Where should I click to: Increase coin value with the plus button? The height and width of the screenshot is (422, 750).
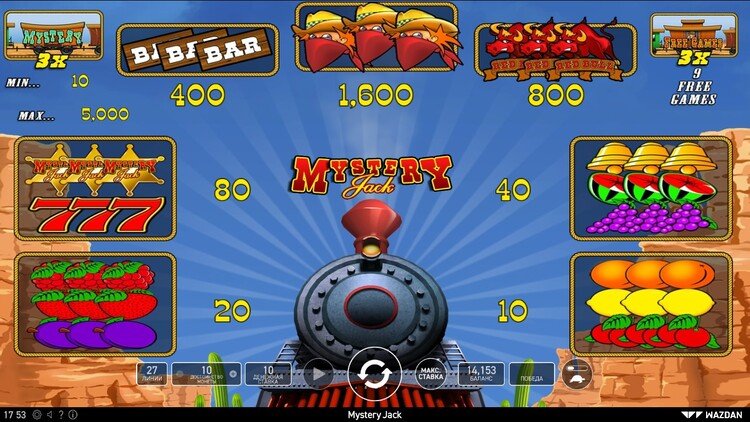point(234,374)
